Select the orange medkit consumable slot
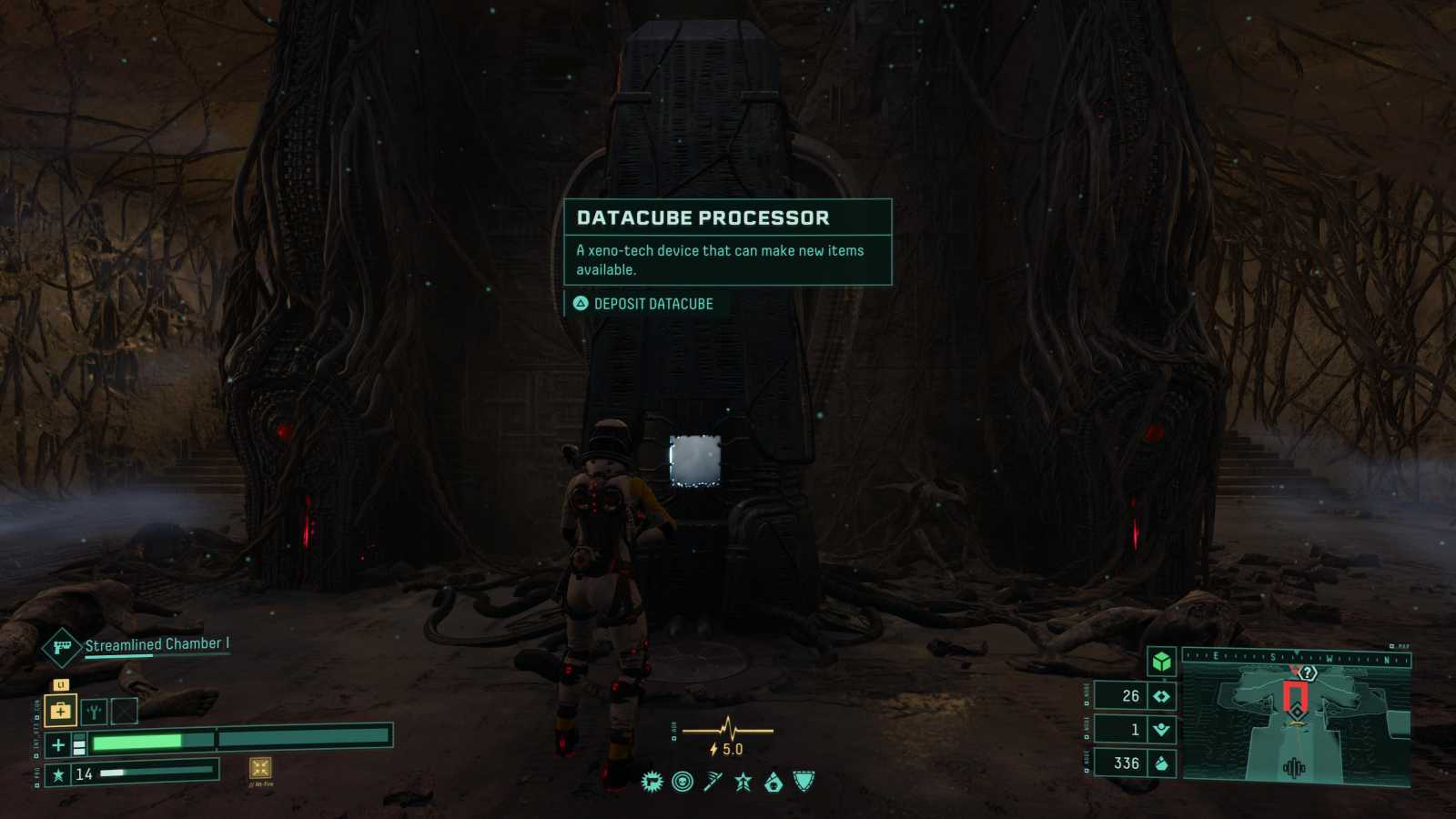1456x819 pixels. (60, 711)
